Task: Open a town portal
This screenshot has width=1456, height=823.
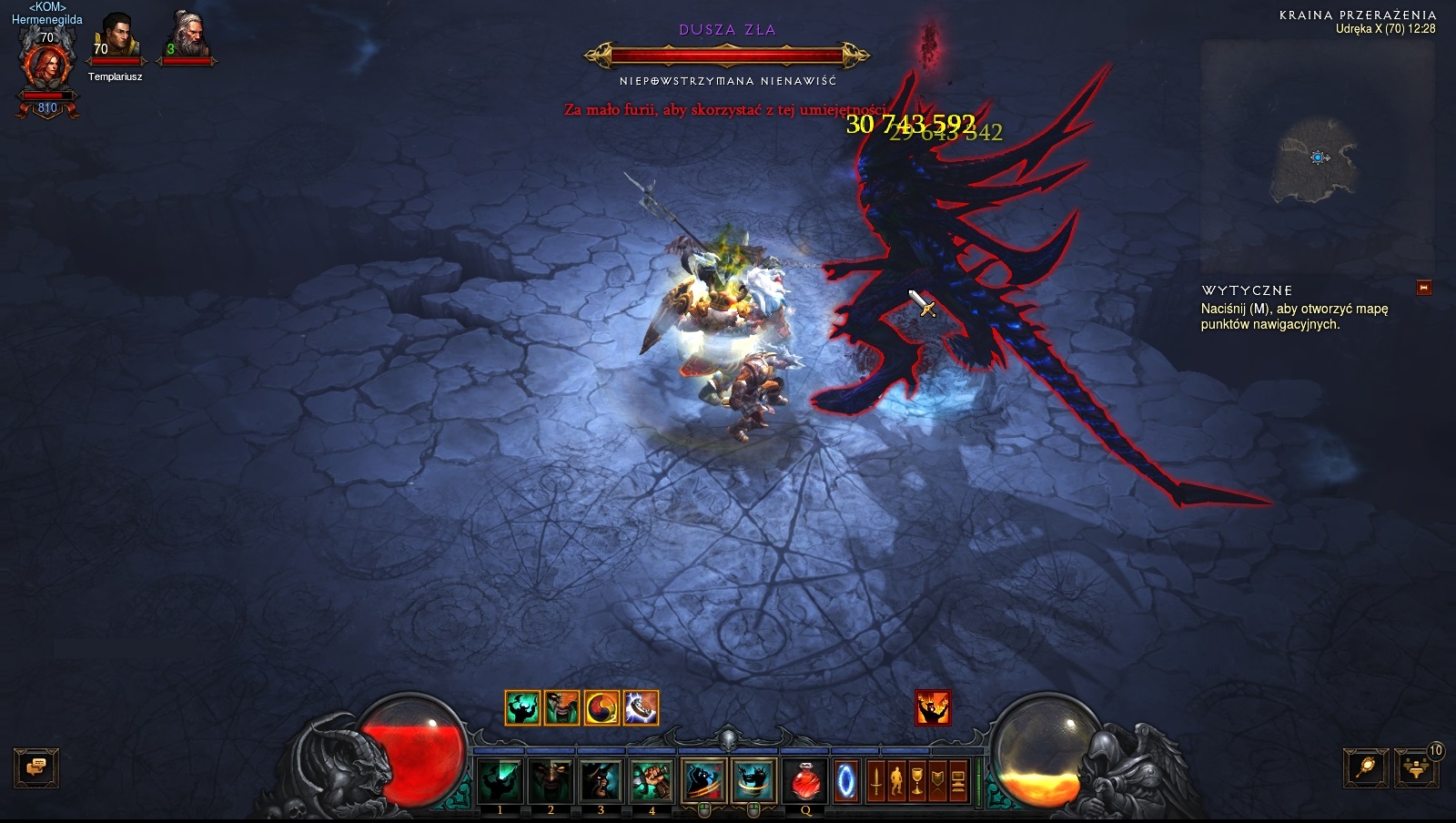Action: (846, 781)
